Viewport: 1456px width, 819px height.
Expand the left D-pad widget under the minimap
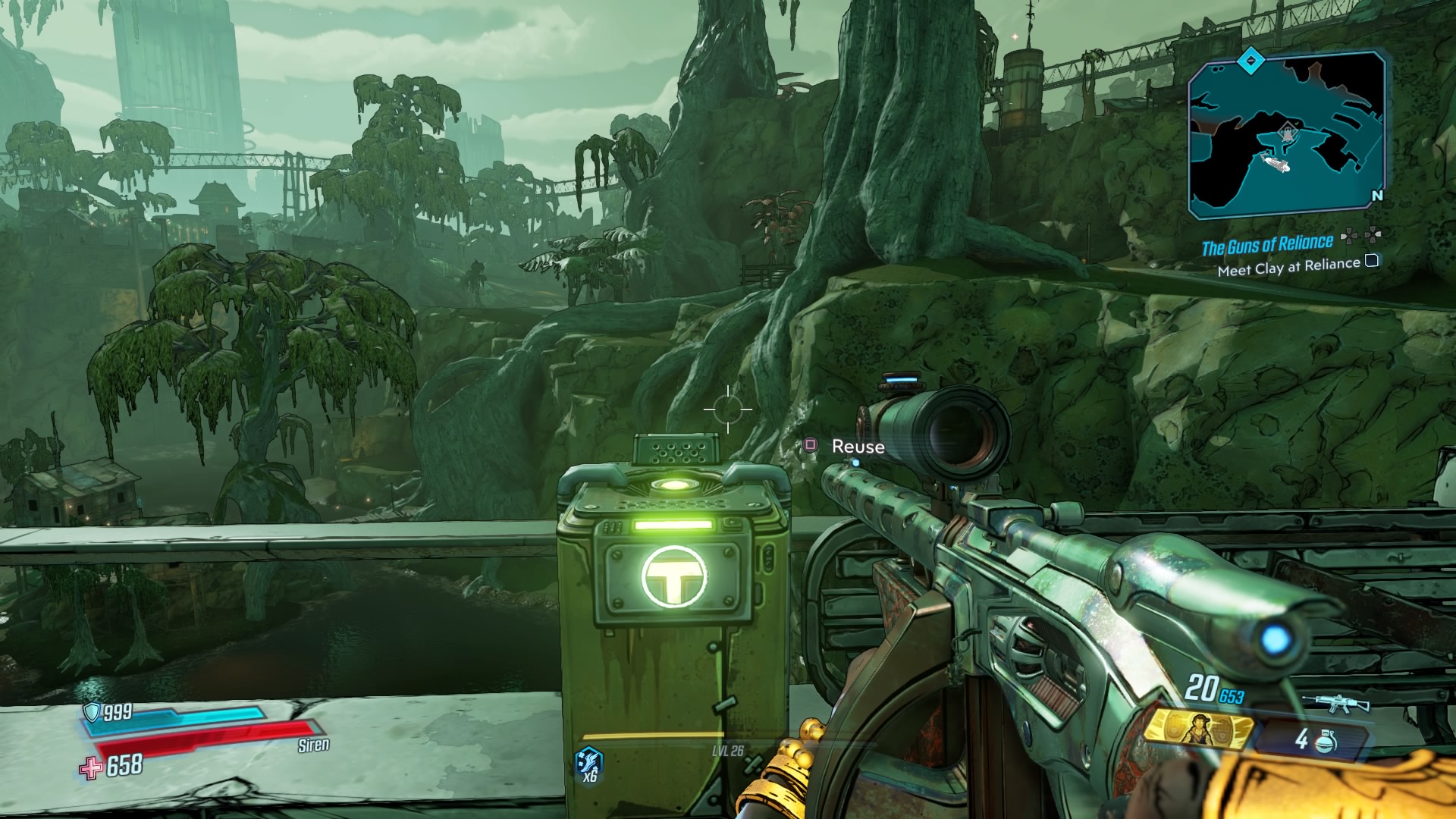(1349, 237)
